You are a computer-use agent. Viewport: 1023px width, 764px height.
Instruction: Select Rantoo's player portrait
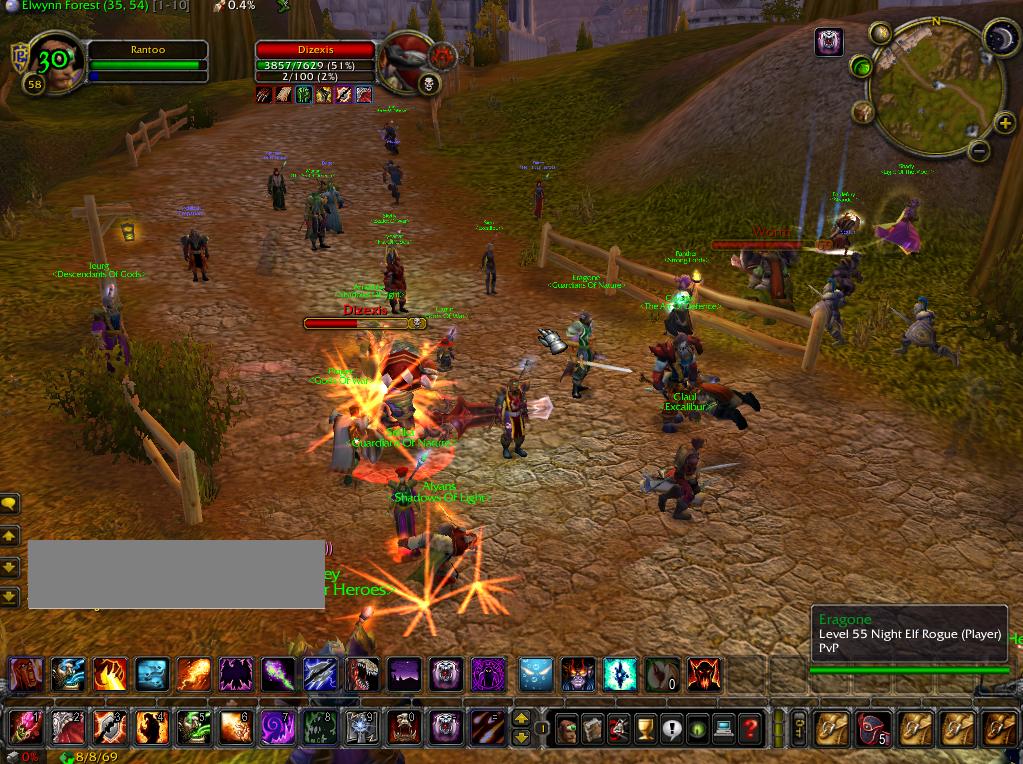(55, 61)
